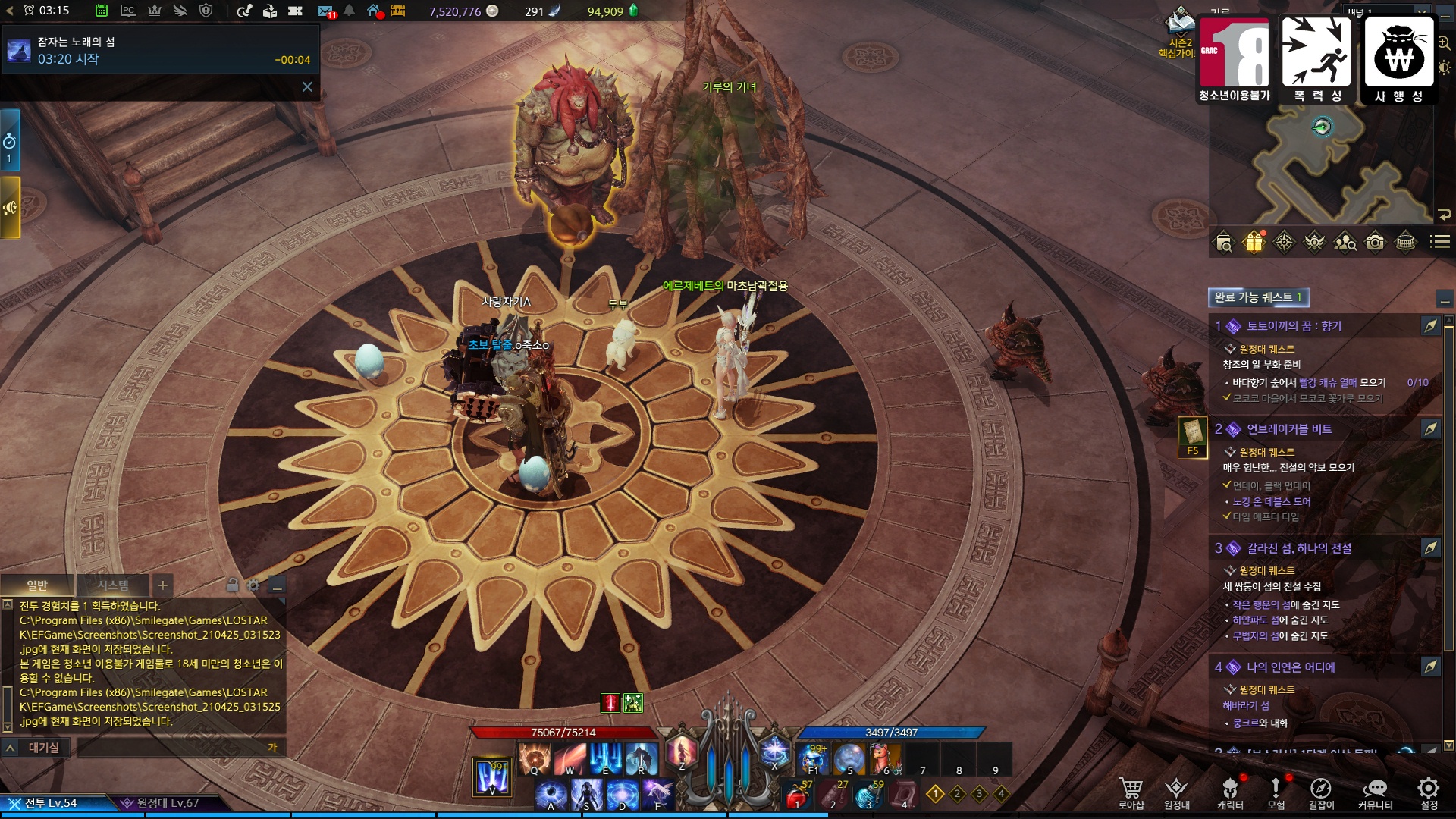Use the F5 quest item scroll icon

1193,436
